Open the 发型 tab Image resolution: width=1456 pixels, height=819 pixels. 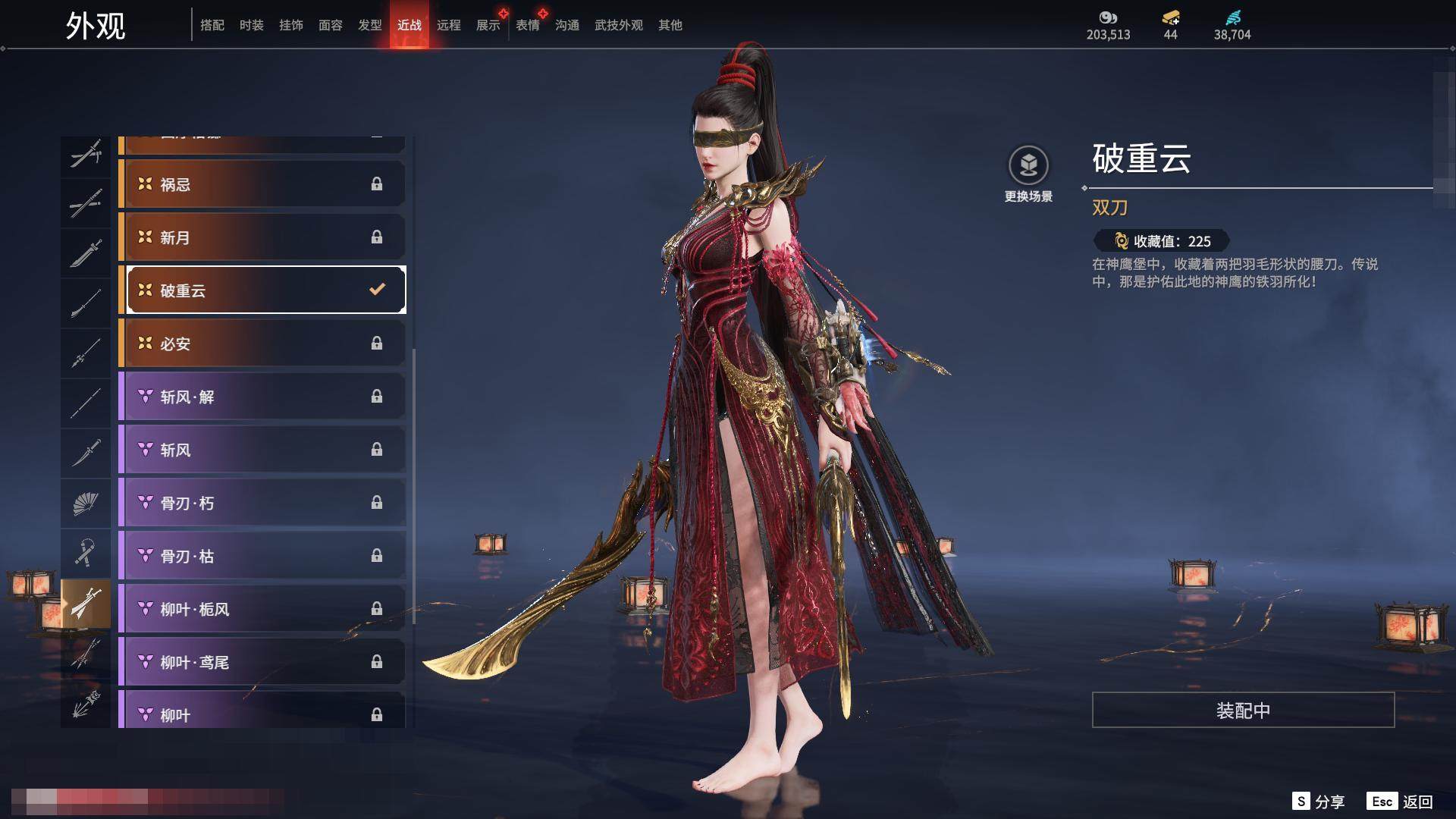click(370, 25)
